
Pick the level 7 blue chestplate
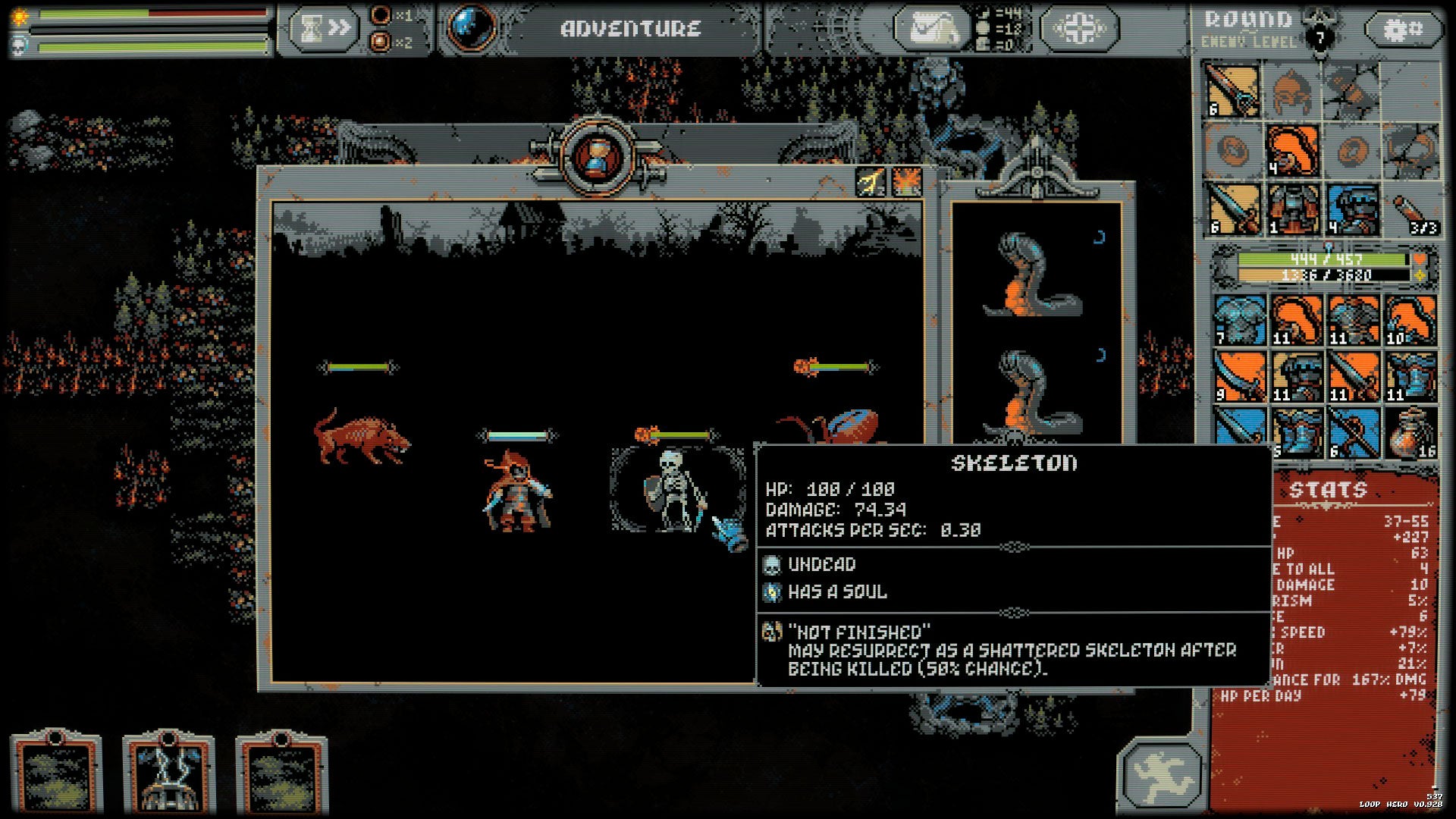click(x=1238, y=320)
